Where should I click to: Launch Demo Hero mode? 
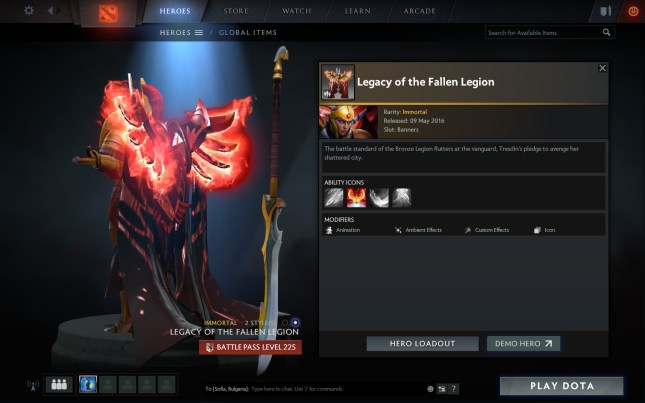click(523, 343)
